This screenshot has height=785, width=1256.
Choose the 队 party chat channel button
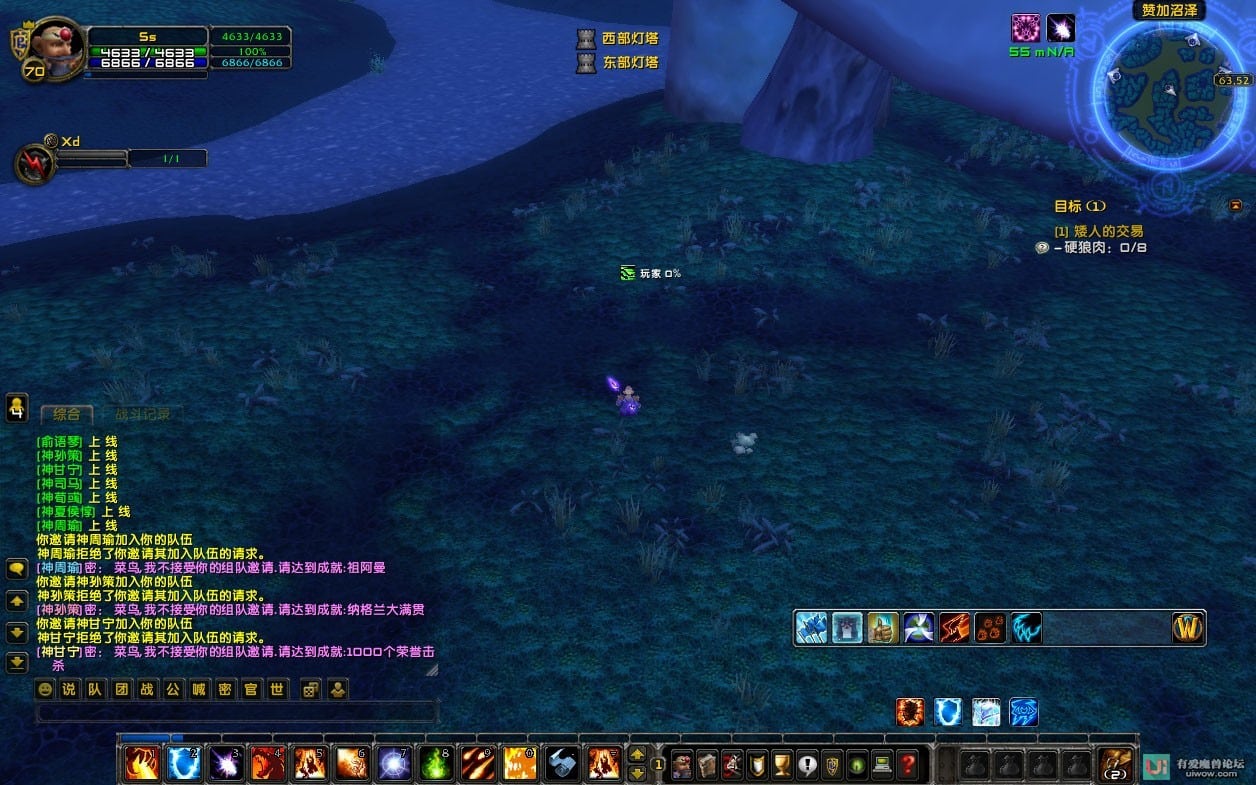pyautogui.click(x=94, y=689)
